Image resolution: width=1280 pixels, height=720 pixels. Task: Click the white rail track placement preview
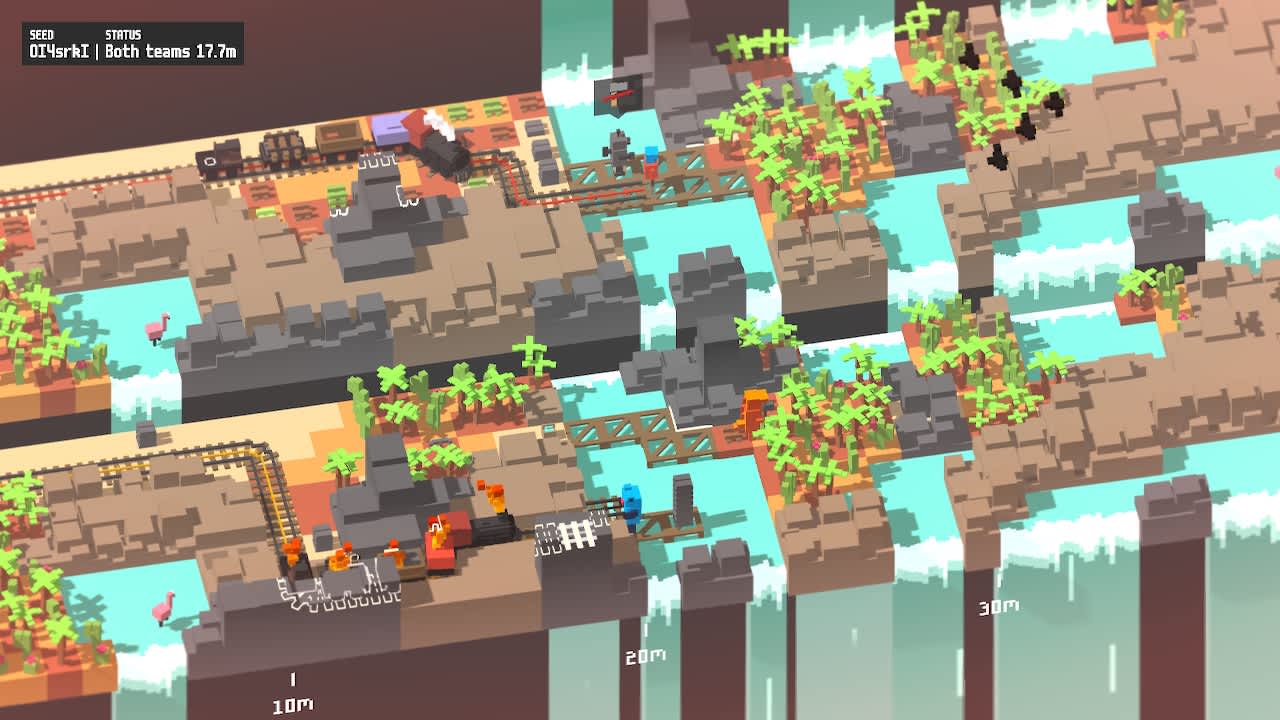pos(578,532)
